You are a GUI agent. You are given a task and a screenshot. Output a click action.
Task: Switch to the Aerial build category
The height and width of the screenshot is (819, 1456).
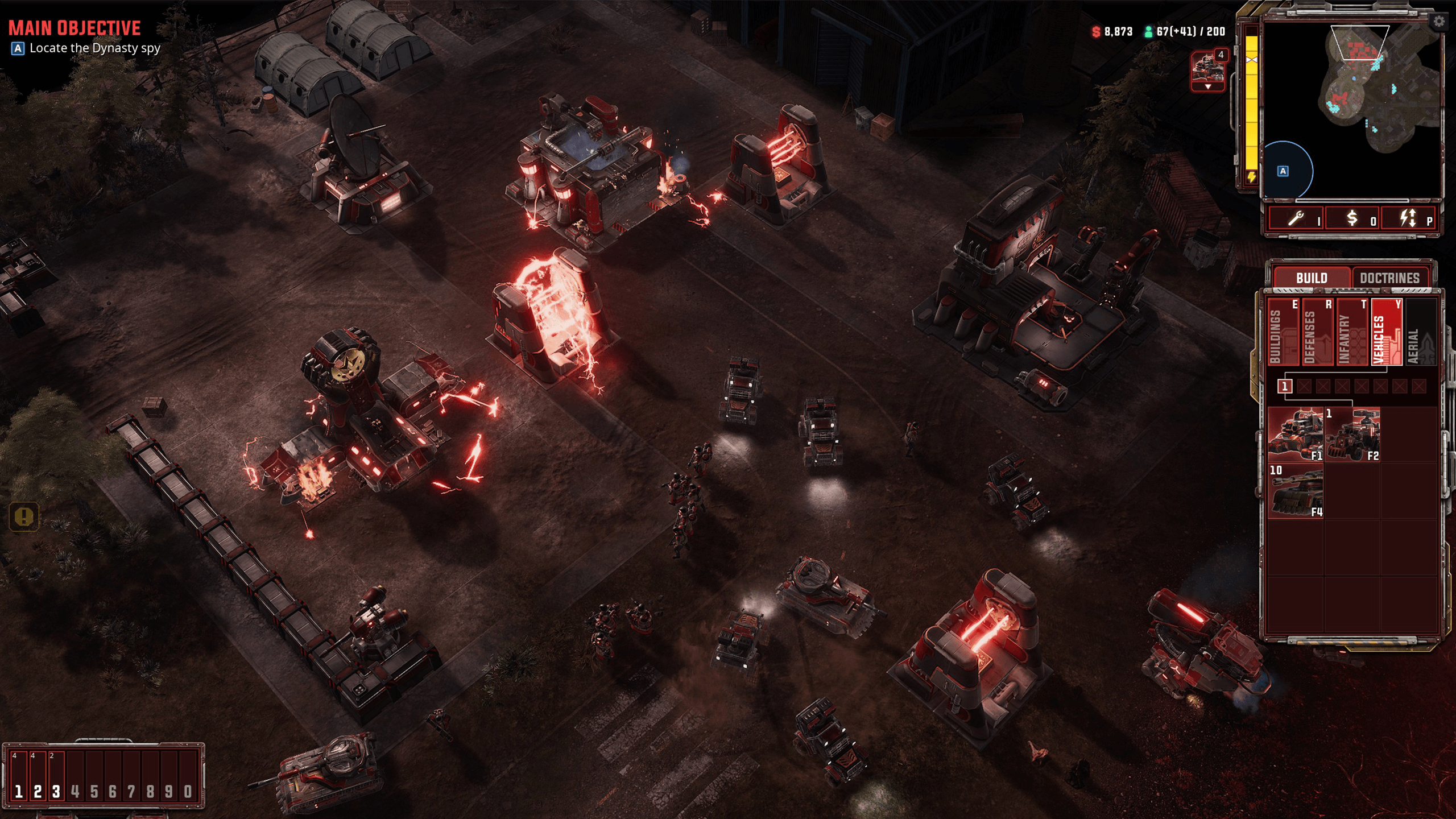(1420, 333)
